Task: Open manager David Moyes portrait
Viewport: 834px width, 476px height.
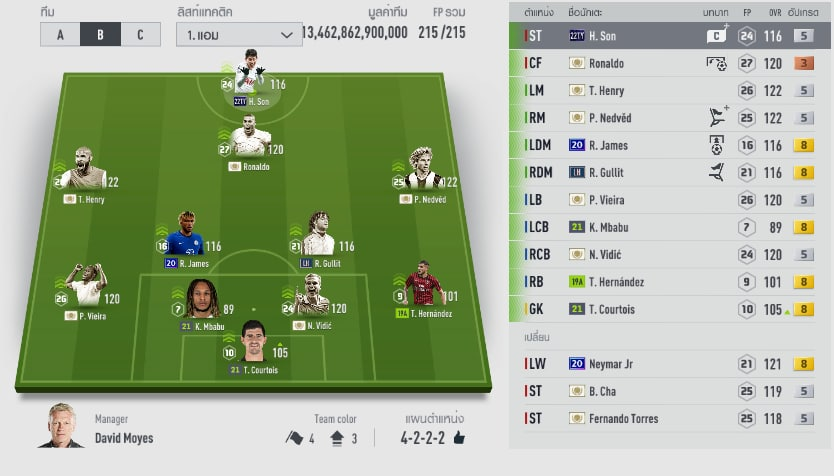Action: [62, 426]
